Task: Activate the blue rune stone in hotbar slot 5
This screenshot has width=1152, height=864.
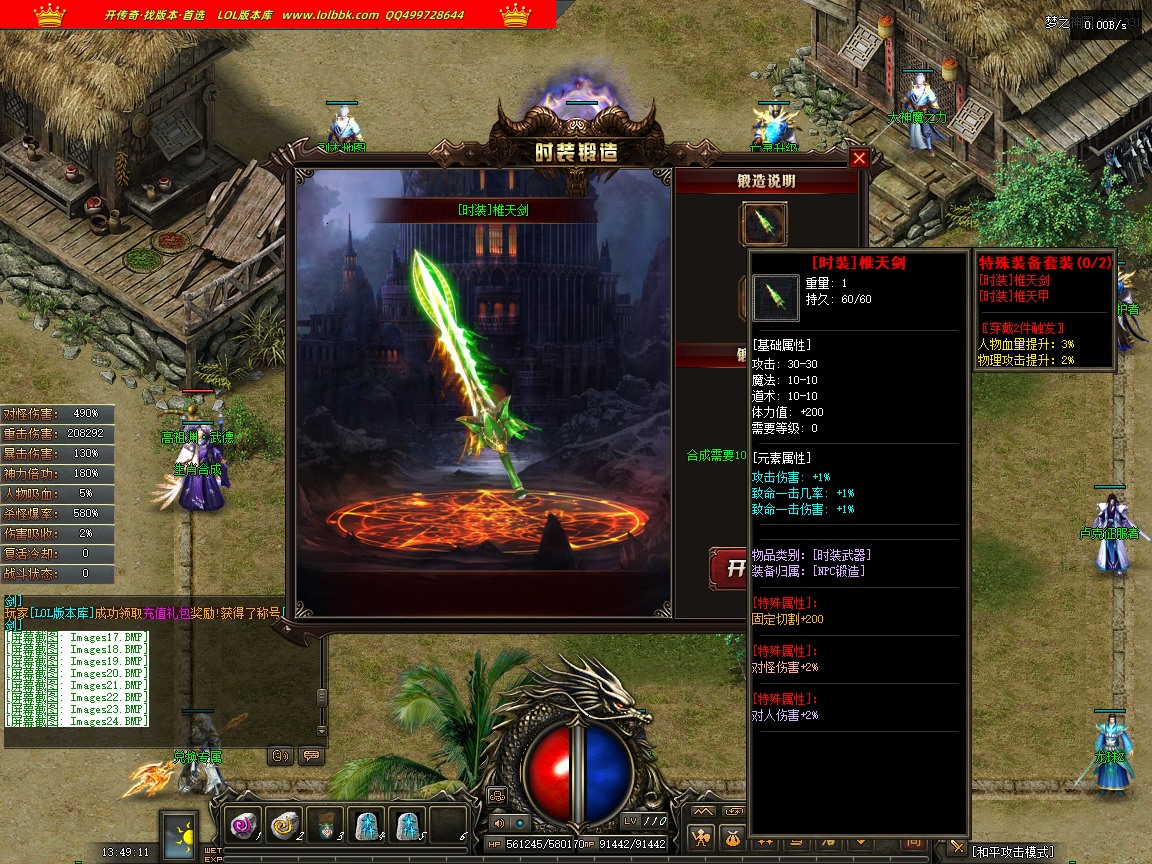Action: [x=407, y=824]
